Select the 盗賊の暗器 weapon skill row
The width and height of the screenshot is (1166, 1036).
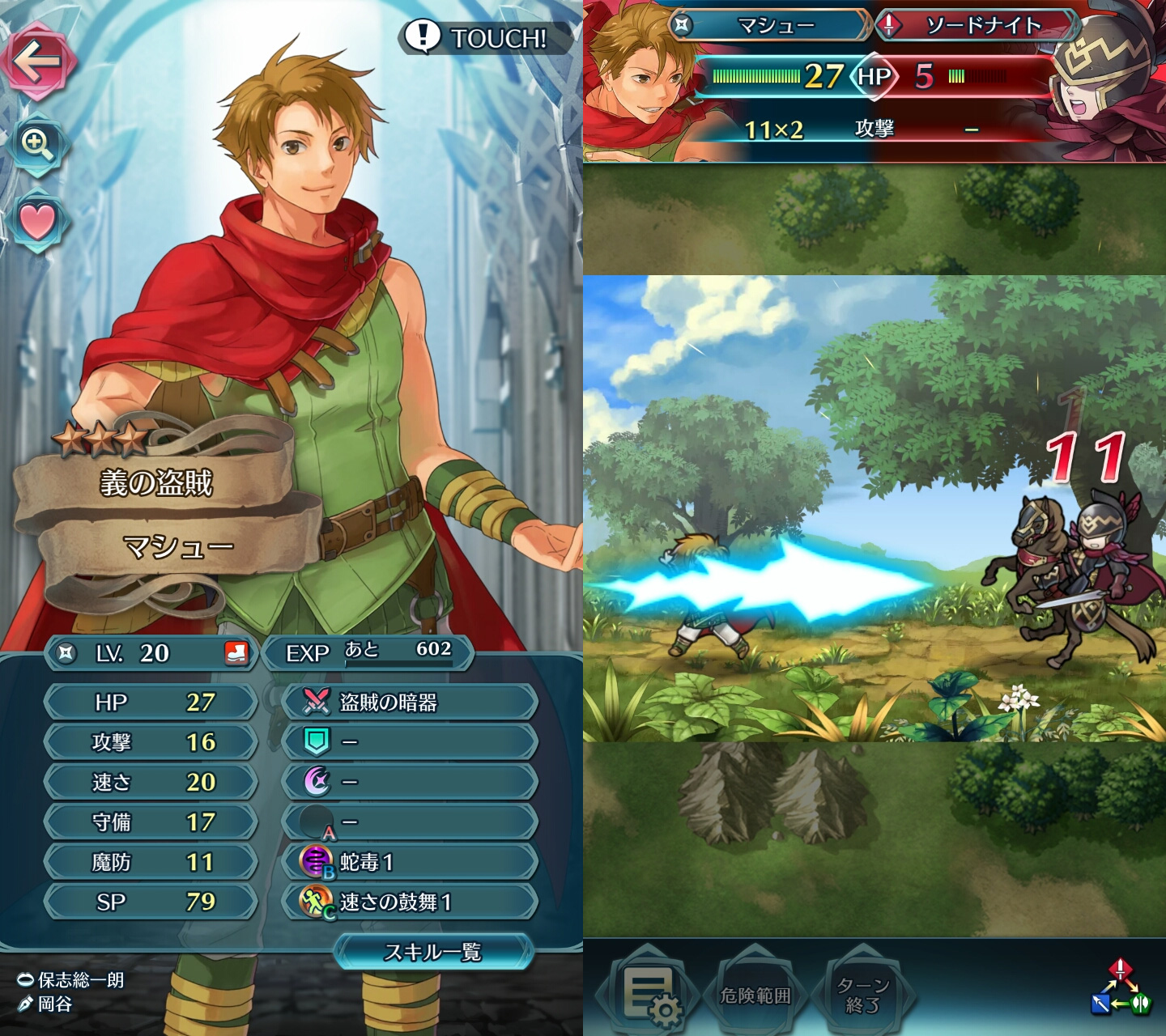410,702
